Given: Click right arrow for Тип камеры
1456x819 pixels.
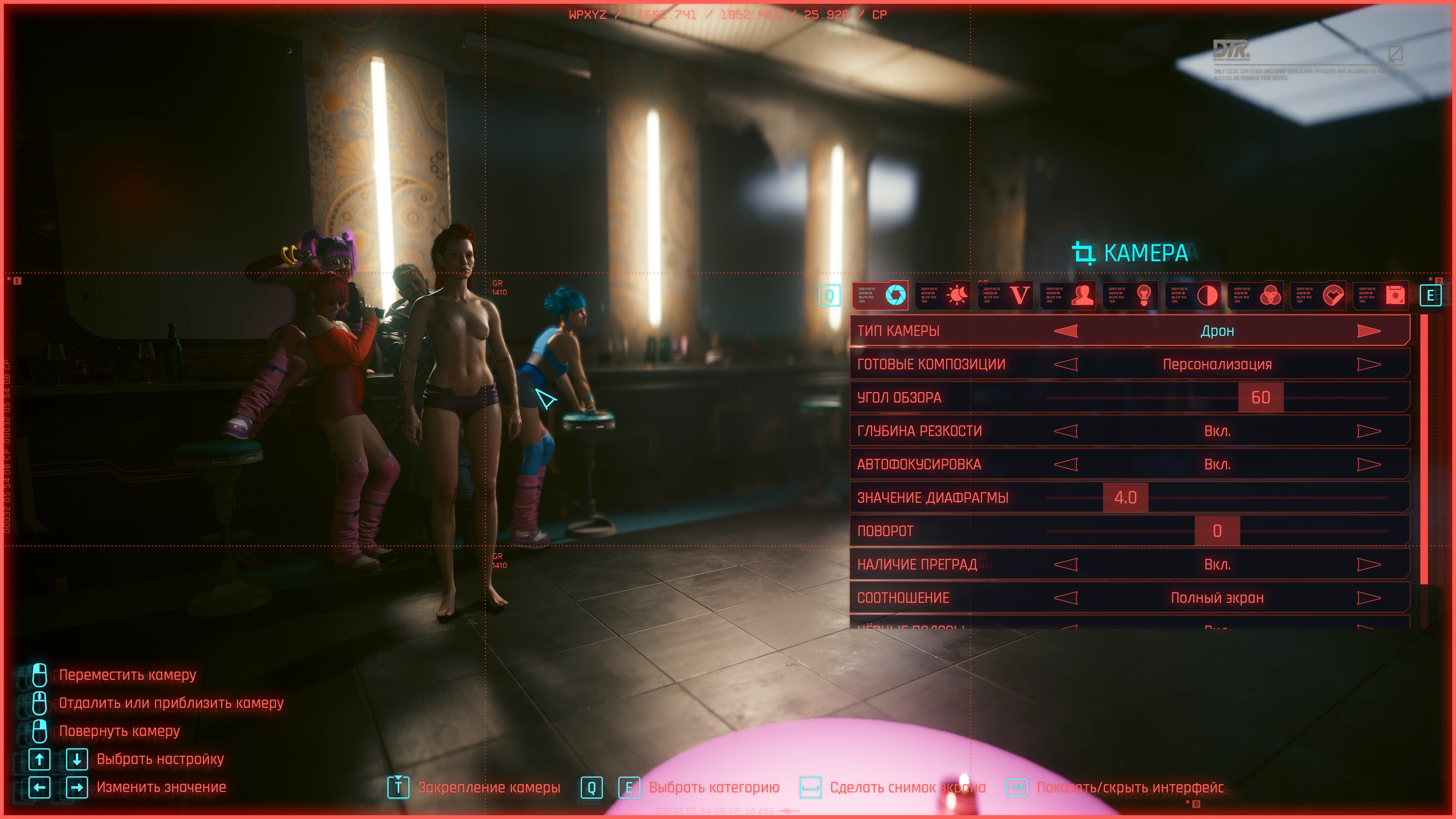Looking at the screenshot, I should (x=1369, y=331).
